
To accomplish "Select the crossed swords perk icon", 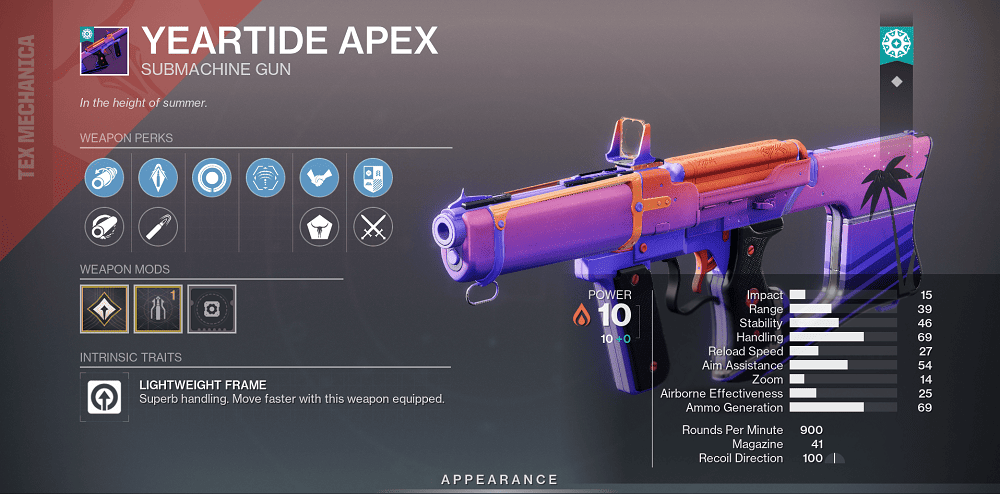I will (x=373, y=227).
